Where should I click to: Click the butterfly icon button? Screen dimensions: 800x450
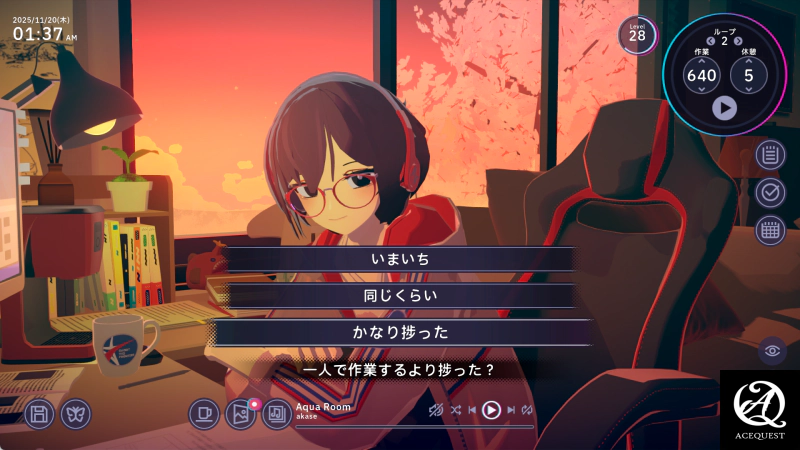[x=75, y=413]
